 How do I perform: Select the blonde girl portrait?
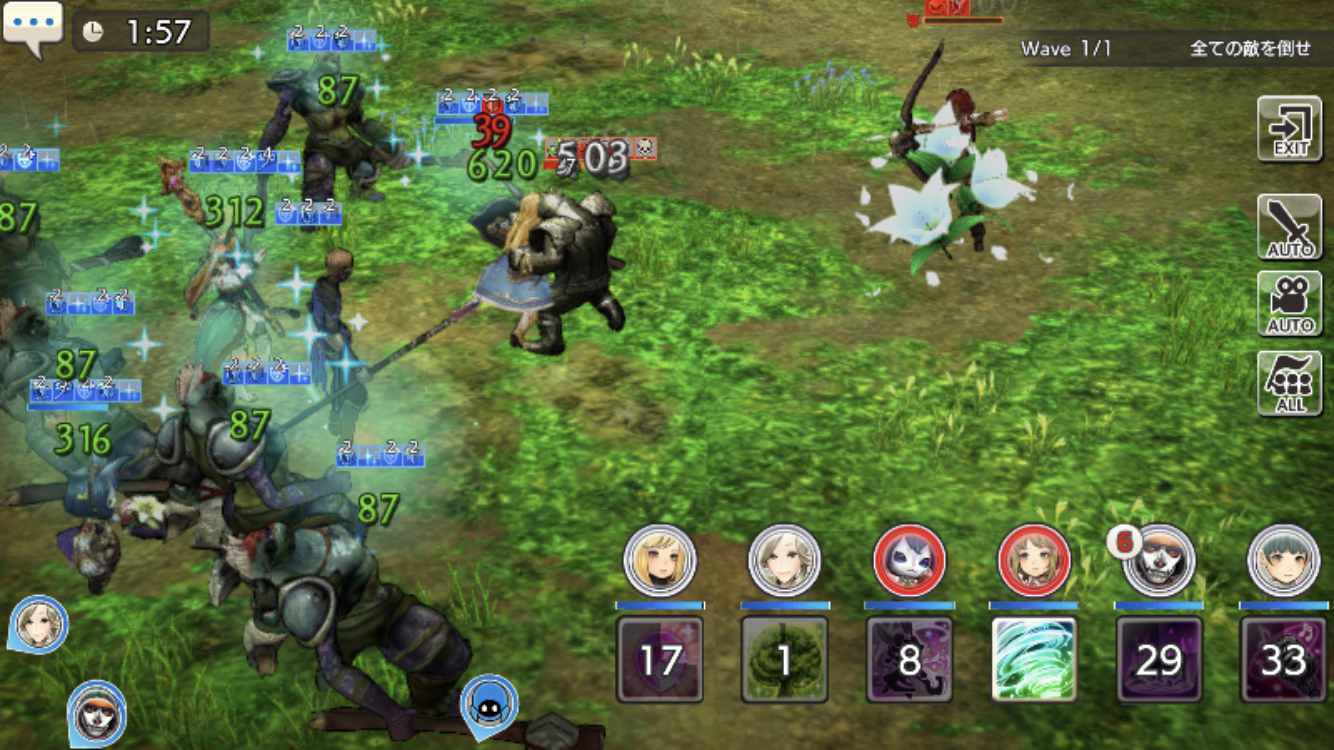659,561
